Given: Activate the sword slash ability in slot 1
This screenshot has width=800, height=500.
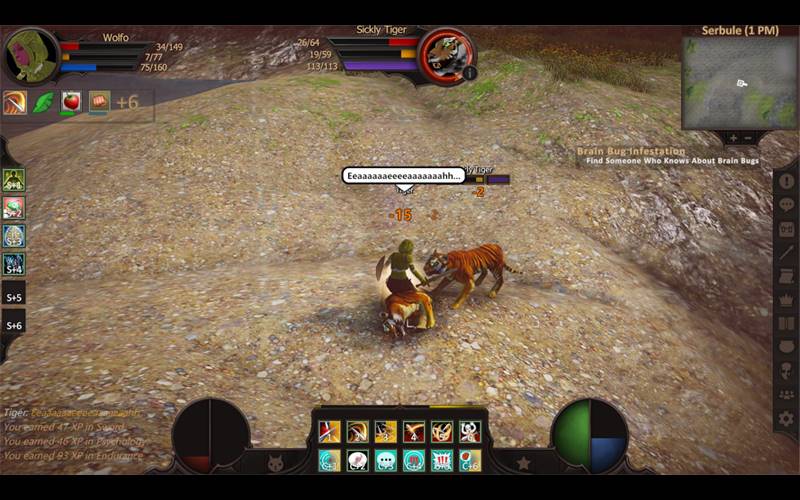Looking at the screenshot, I should click(329, 432).
